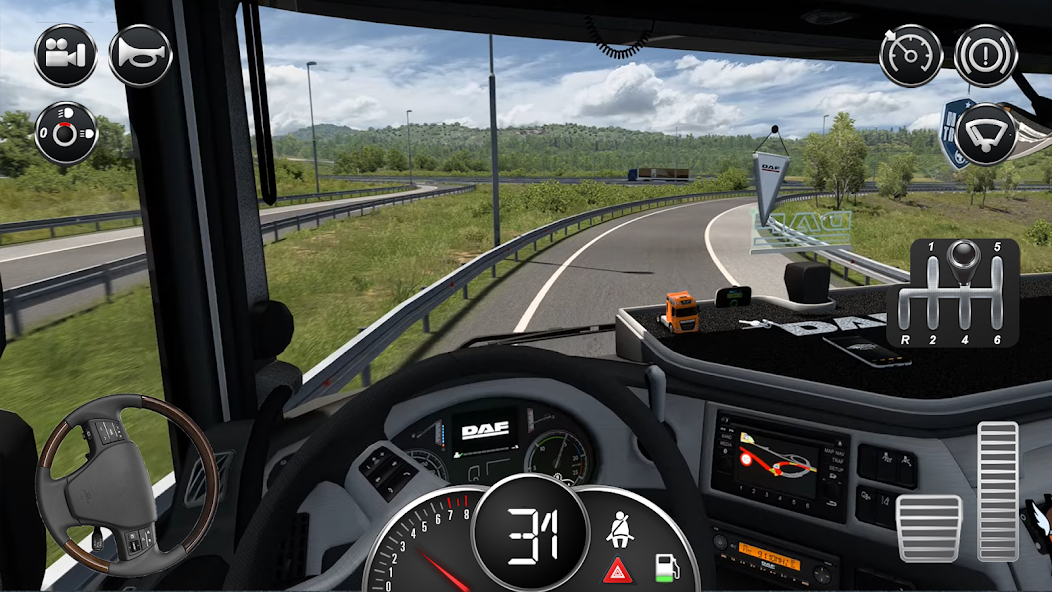Tap the brake pedal
Viewport: 1052px width, 592px height.
(x=928, y=528)
